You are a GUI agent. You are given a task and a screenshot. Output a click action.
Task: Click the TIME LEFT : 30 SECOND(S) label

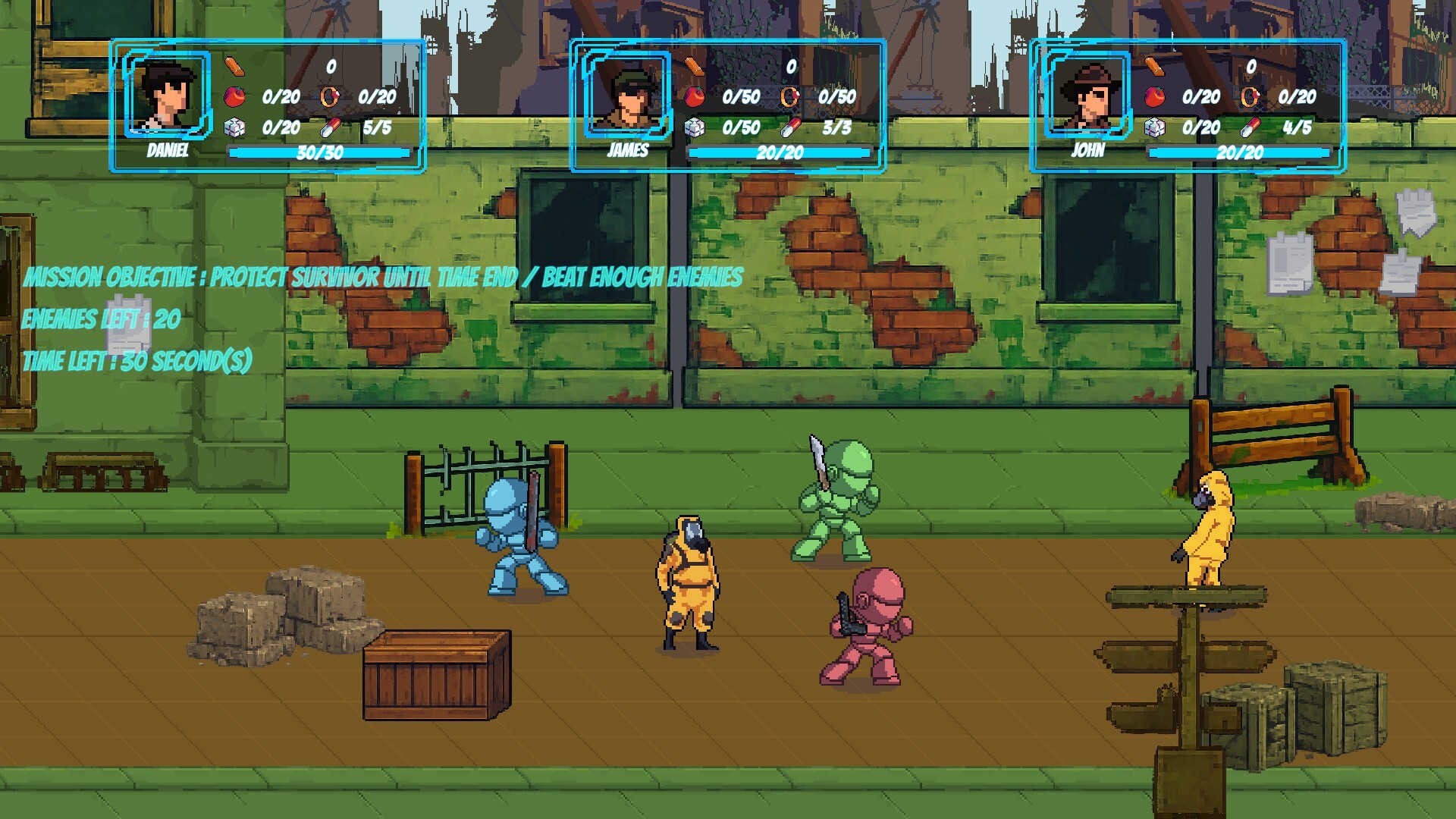(x=136, y=361)
